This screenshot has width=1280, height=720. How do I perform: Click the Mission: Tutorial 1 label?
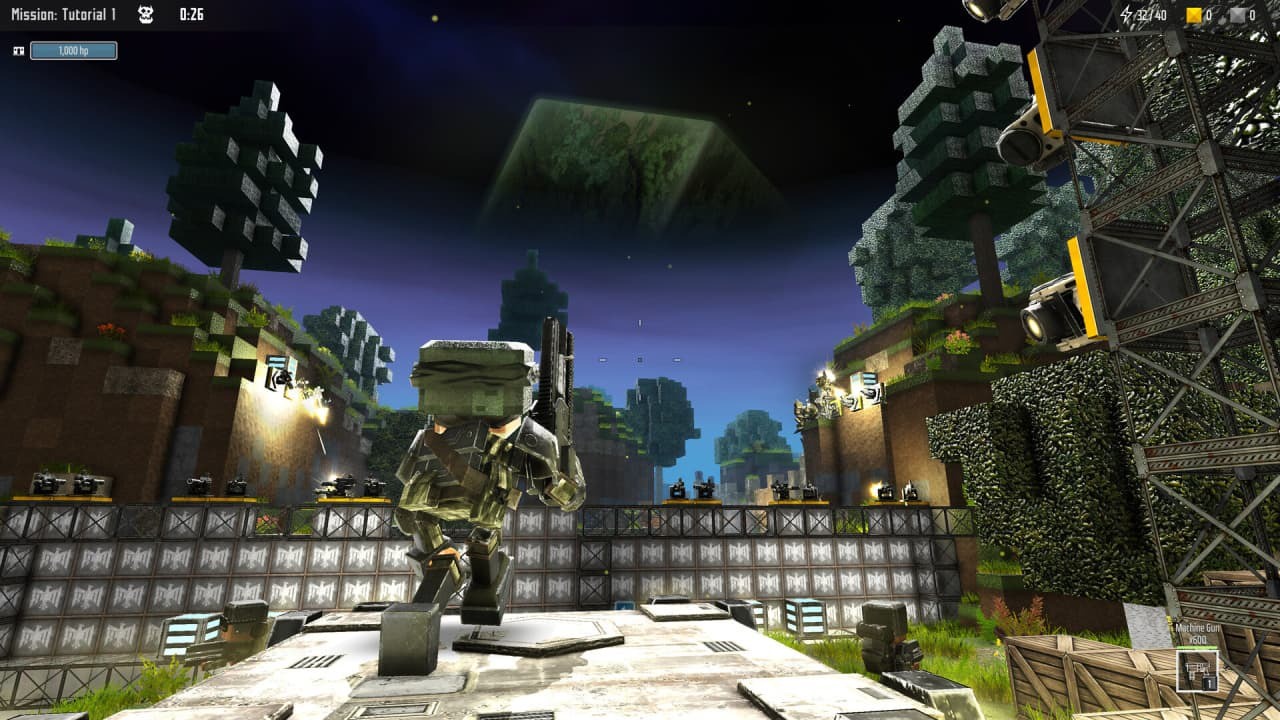(63, 15)
